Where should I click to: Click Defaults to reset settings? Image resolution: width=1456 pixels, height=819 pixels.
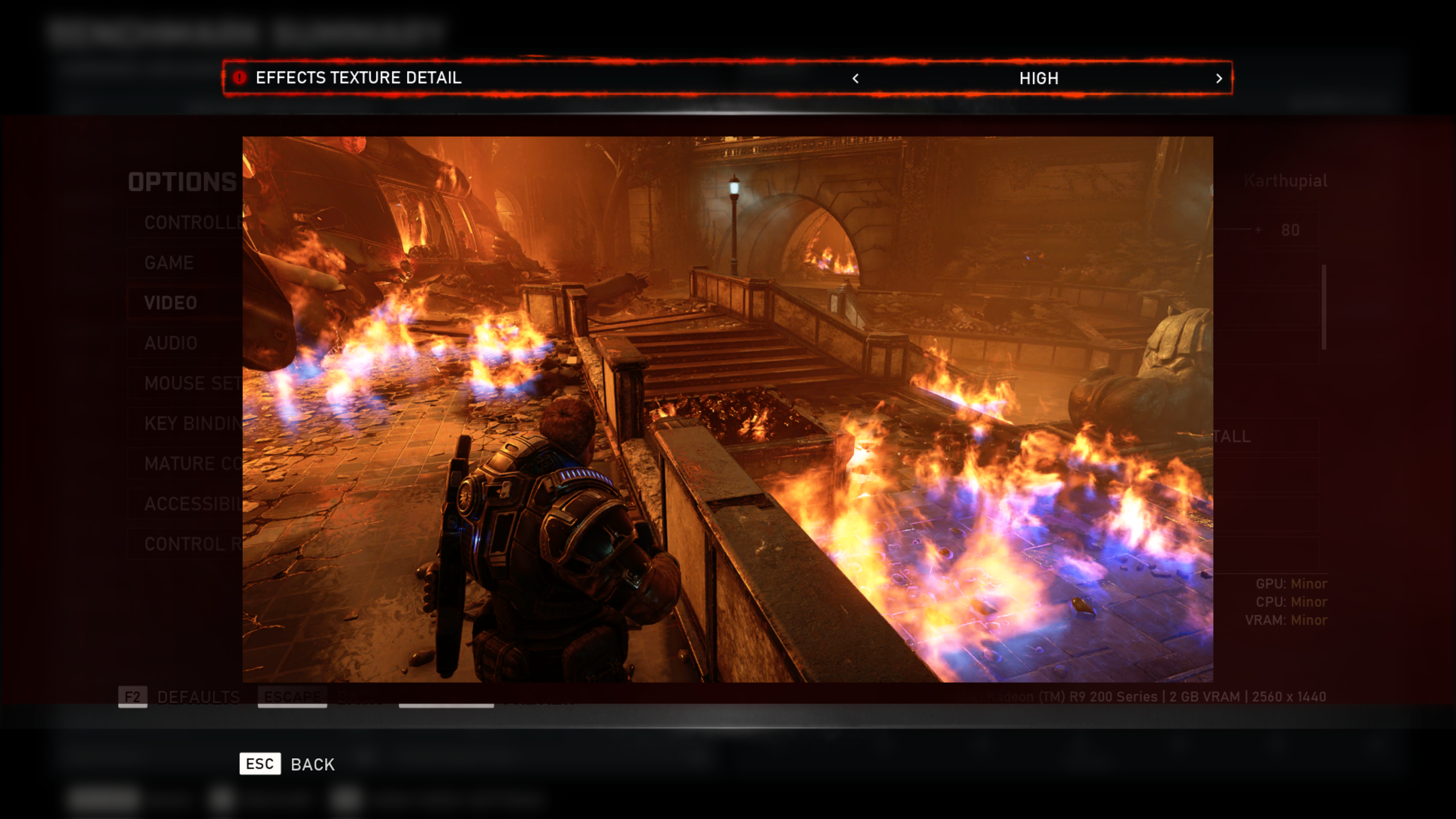(x=198, y=697)
